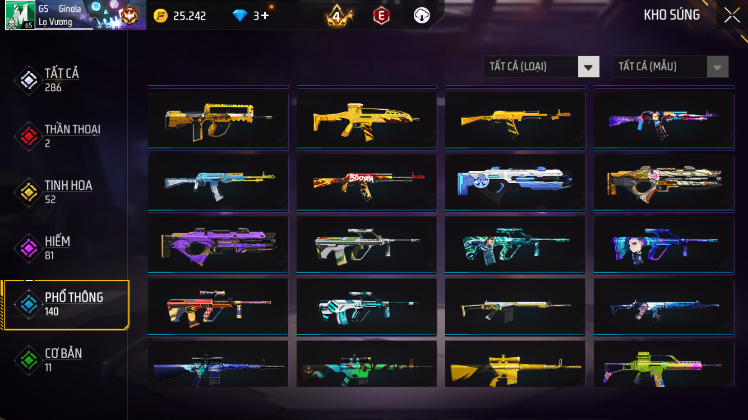The image size is (748, 420).
Task: Close the KHO SÚNG weapon vault
Action: click(731, 15)
